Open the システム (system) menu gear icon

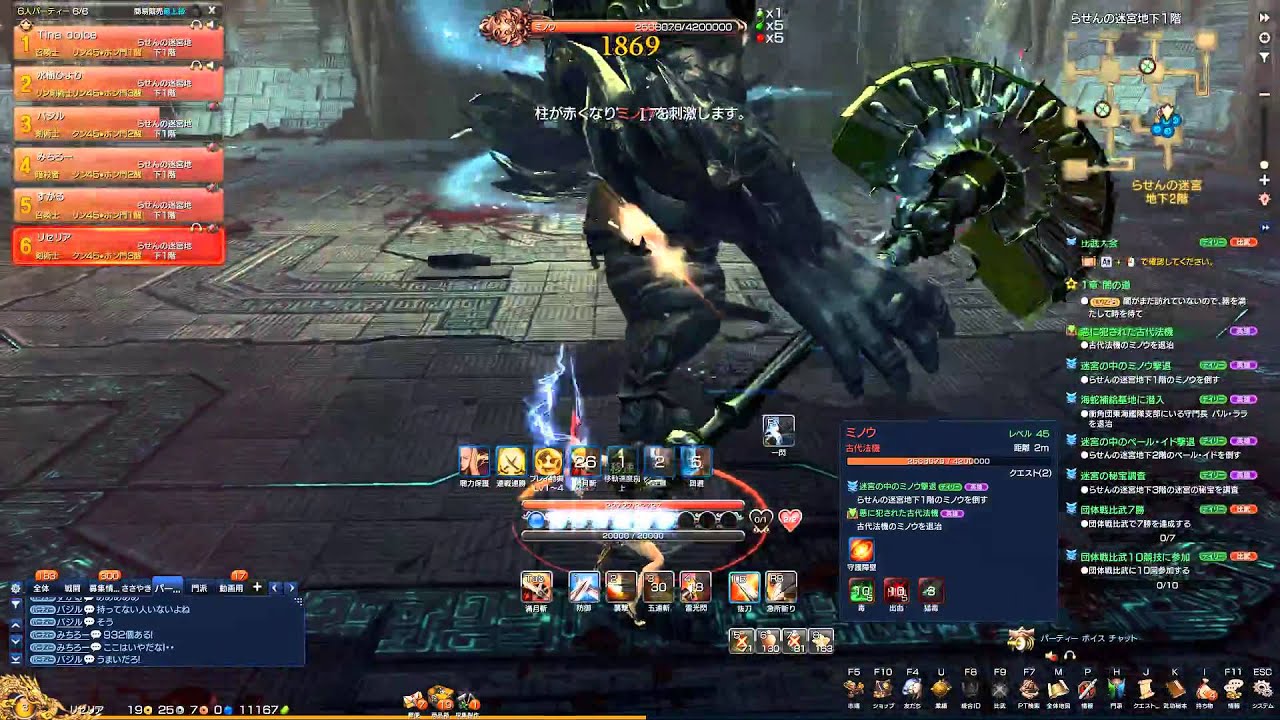tap(1263, 689)
